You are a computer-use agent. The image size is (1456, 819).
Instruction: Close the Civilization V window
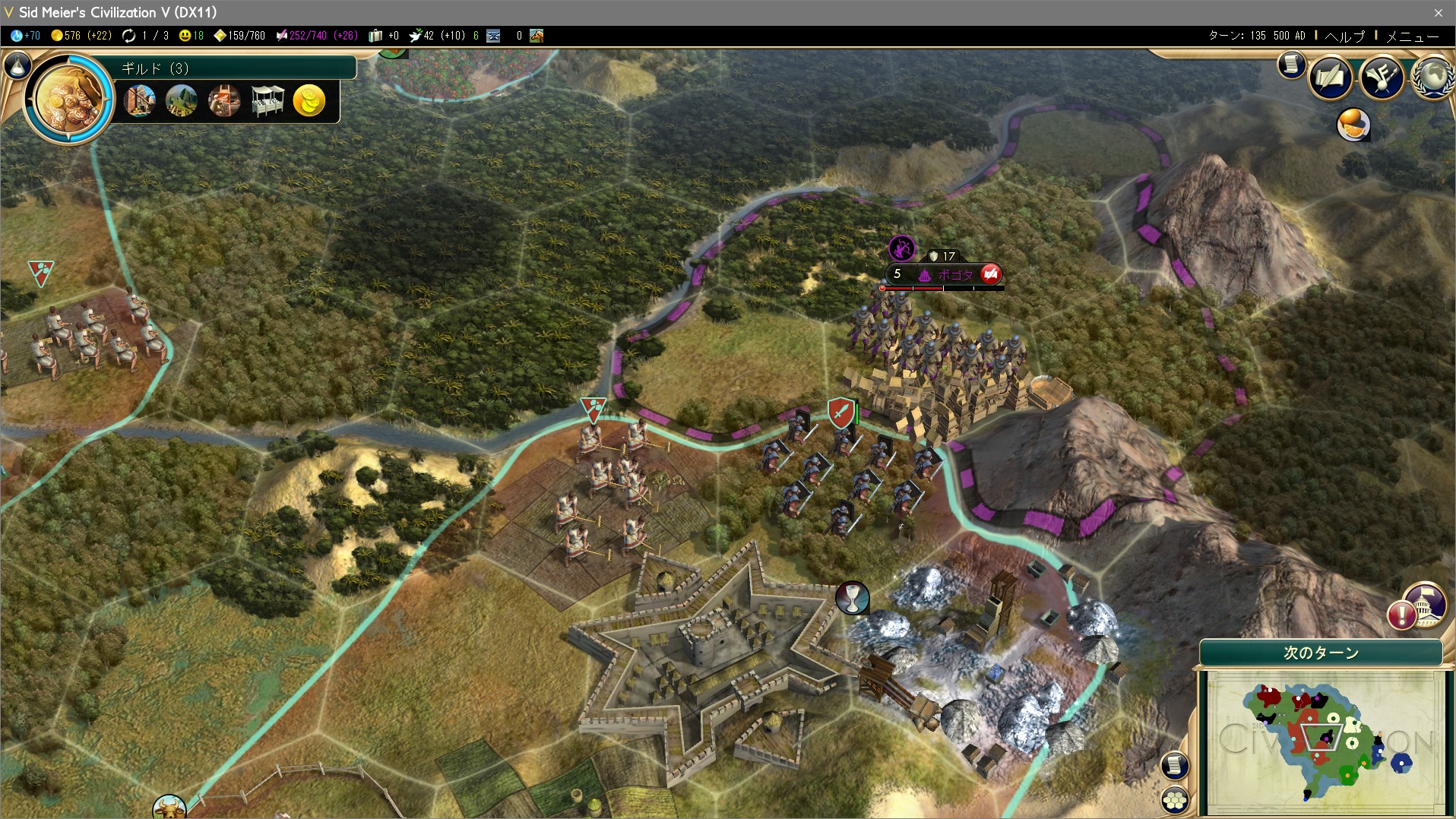point(1438,12)
